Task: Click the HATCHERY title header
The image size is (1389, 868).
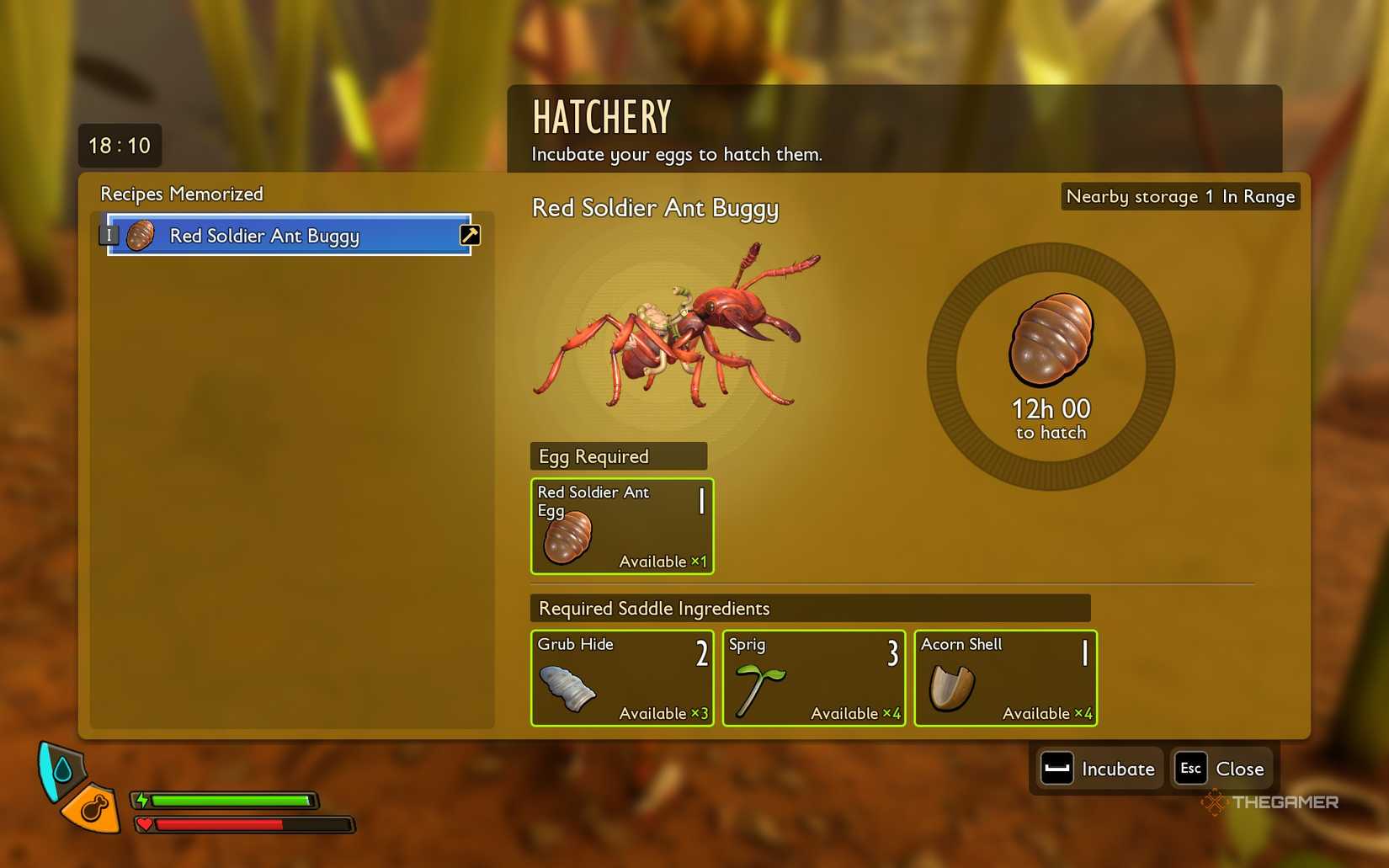Action: coord(600,116)
